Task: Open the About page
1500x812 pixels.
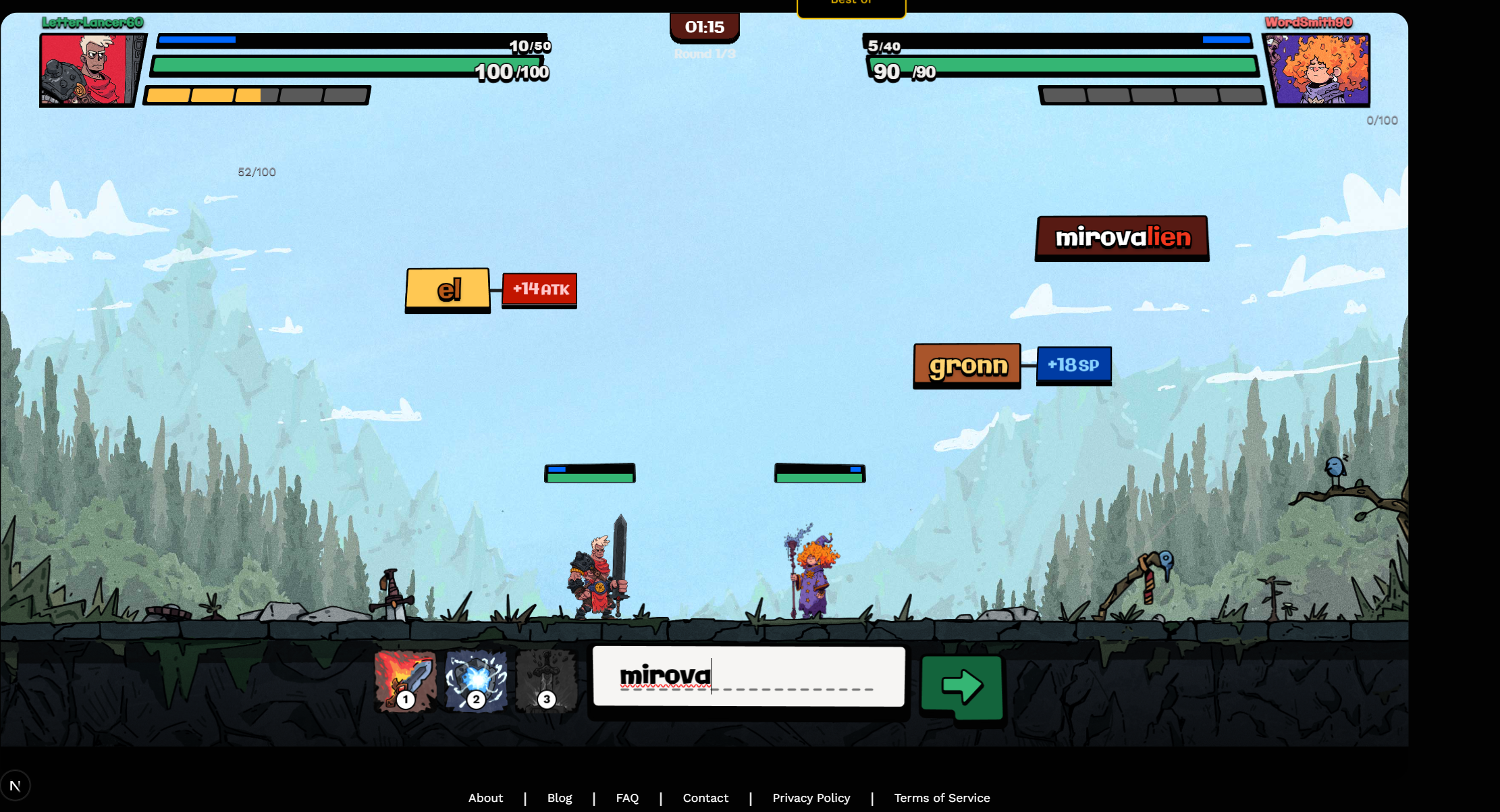Action: pos(485,798)
